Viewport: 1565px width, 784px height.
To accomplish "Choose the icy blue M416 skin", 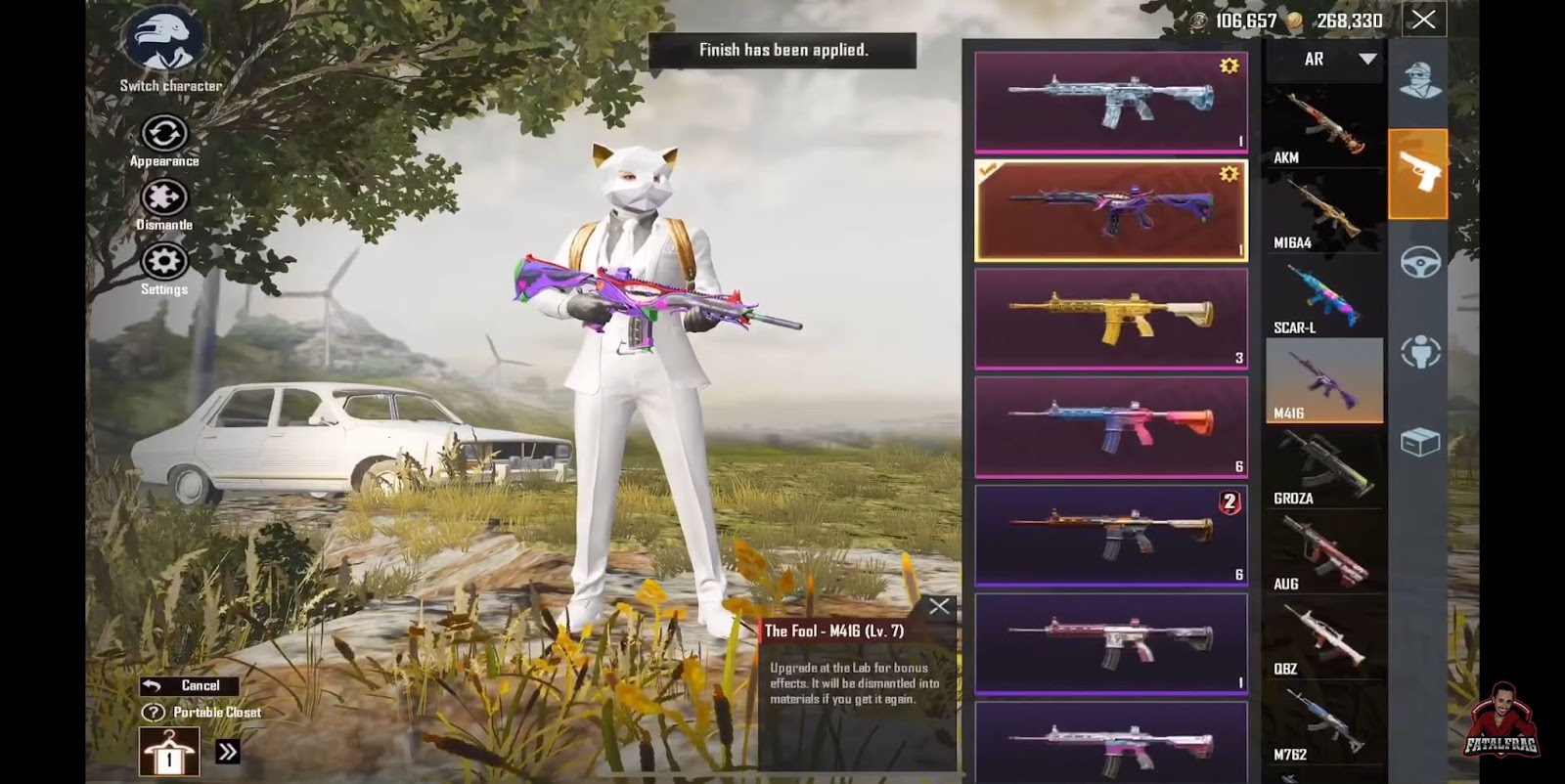I will coord(1110,102).
